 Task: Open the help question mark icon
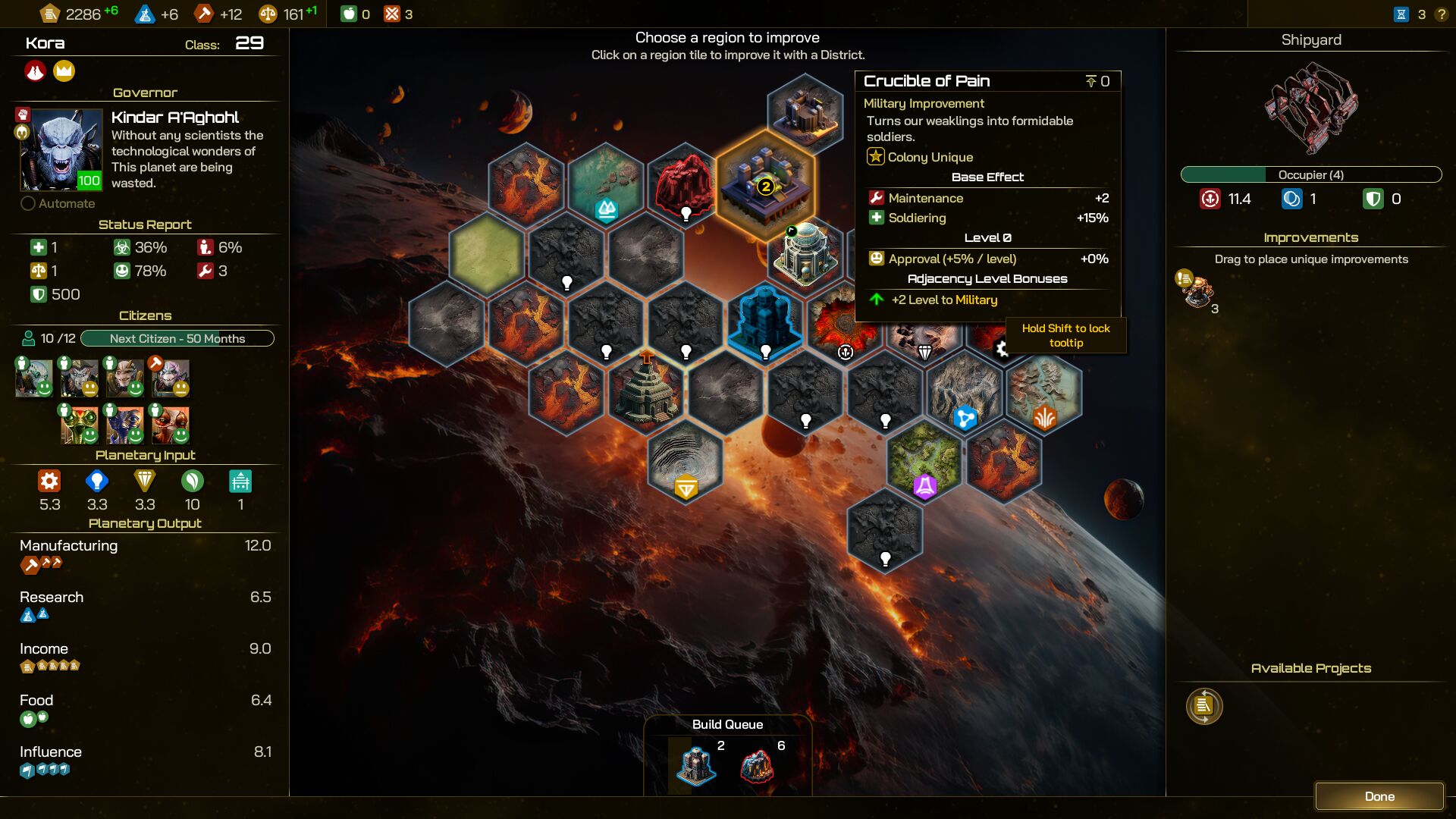point(1441,14)
